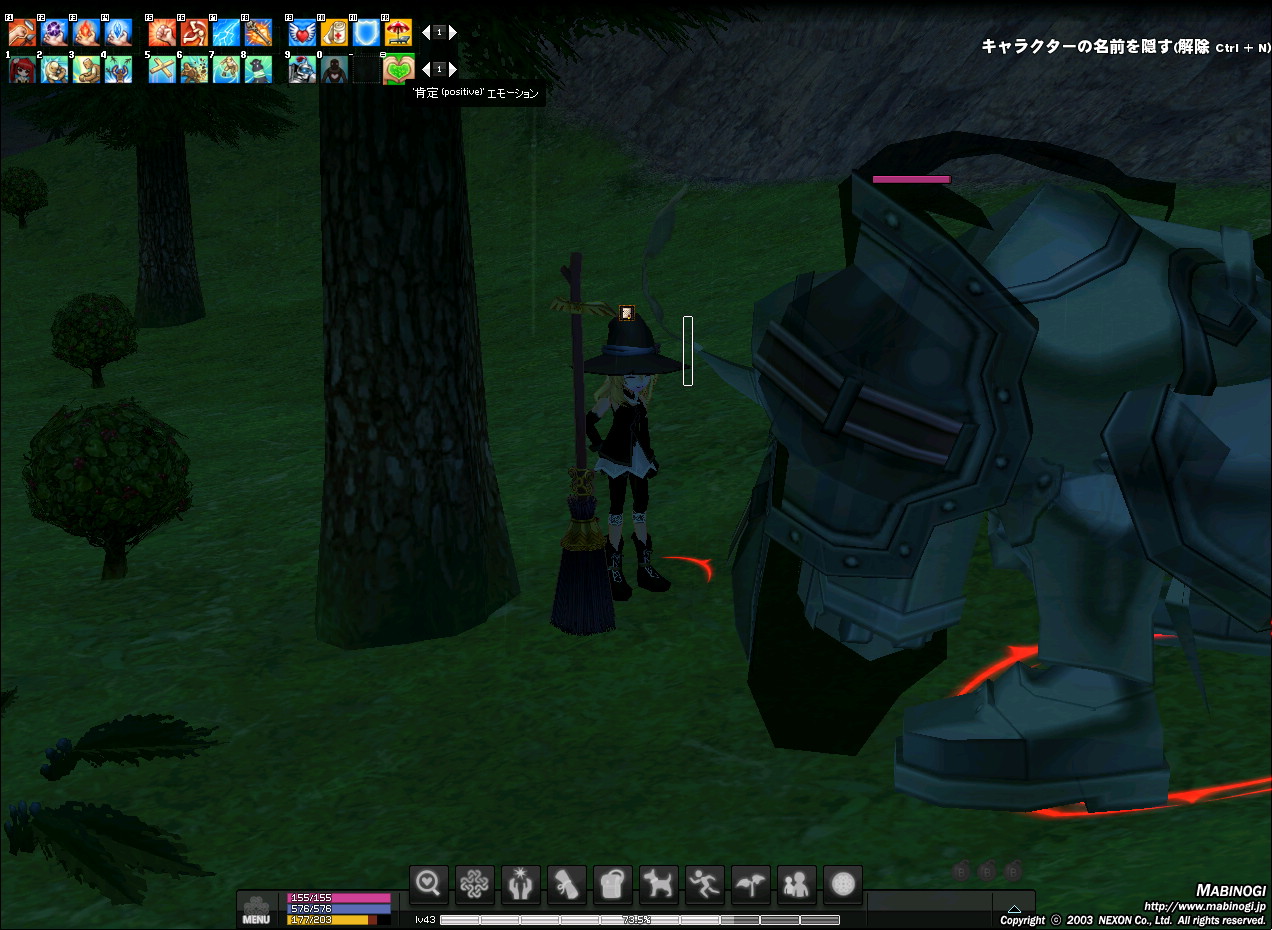
Task: Click the Celtic knot toolbar icon
Action: [475, 884]
